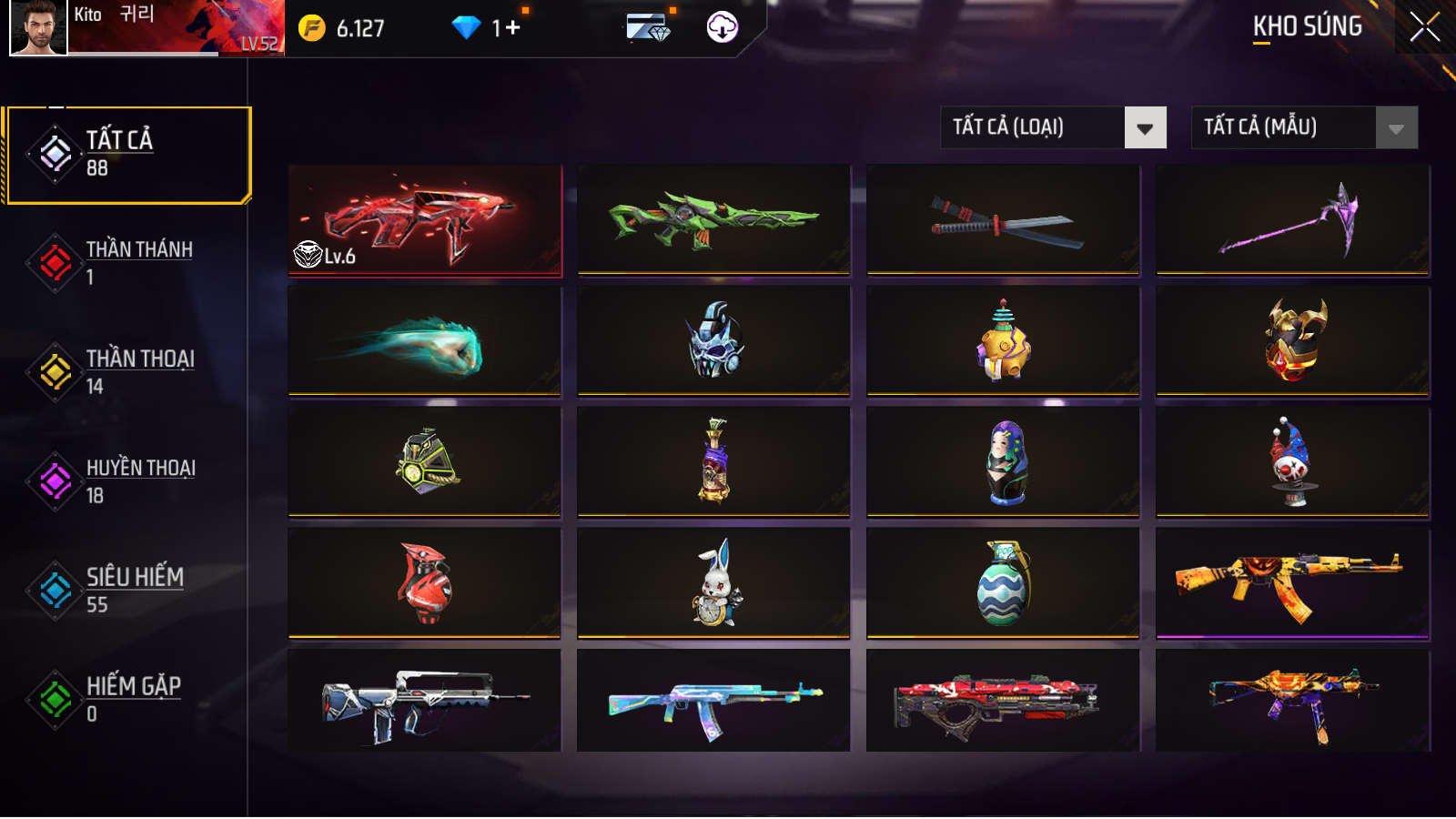
Task: Select the Tất Cả category tab
Action: click(x=127, y=155)
